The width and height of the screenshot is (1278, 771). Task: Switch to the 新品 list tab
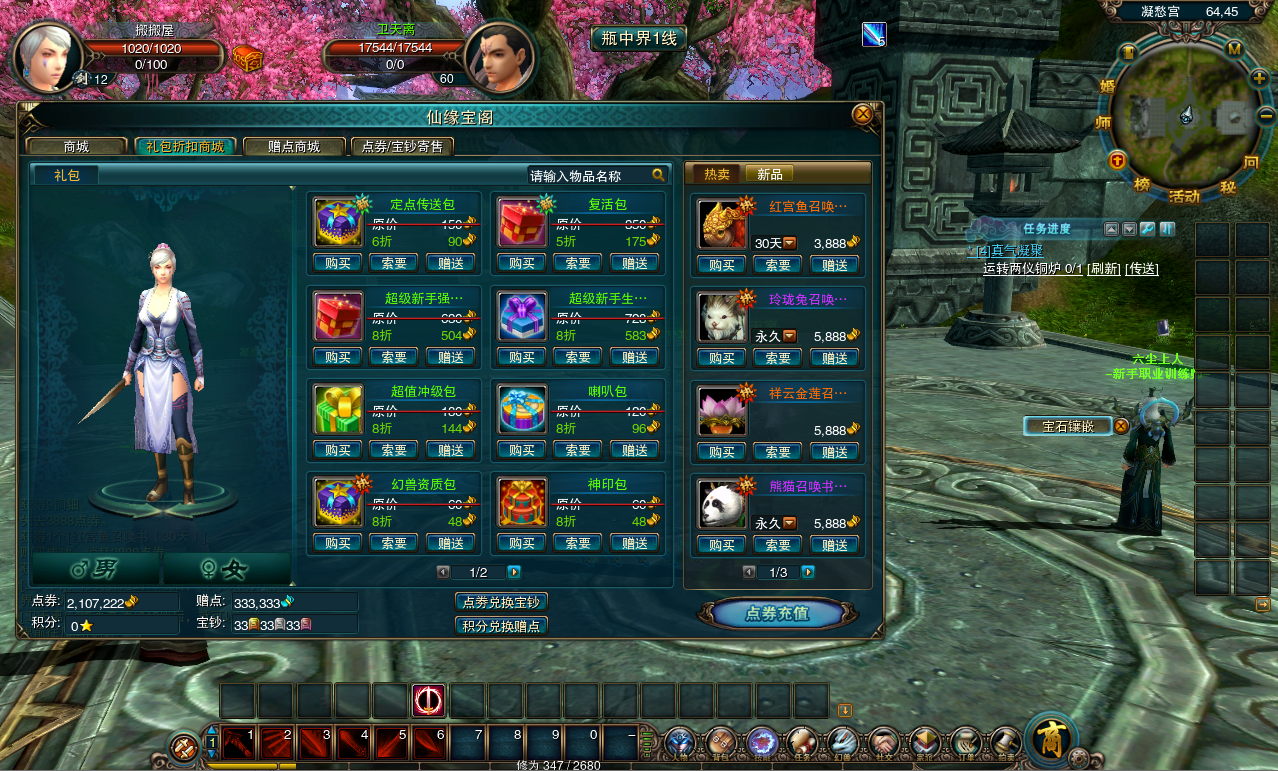pyautogui.click(x=770, y=174)
